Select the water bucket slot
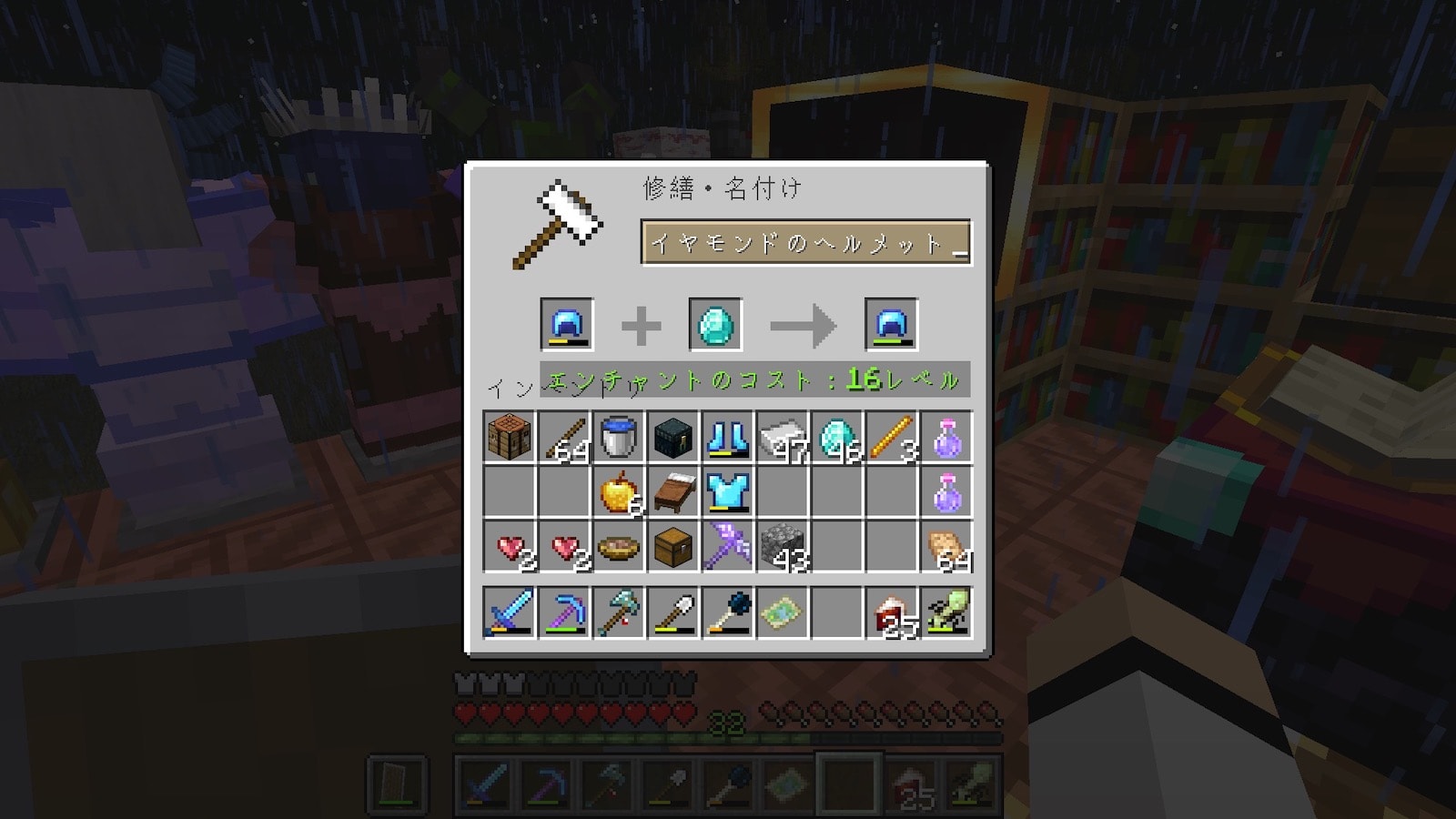1456x819 pixels. click(x=619, y=438)
